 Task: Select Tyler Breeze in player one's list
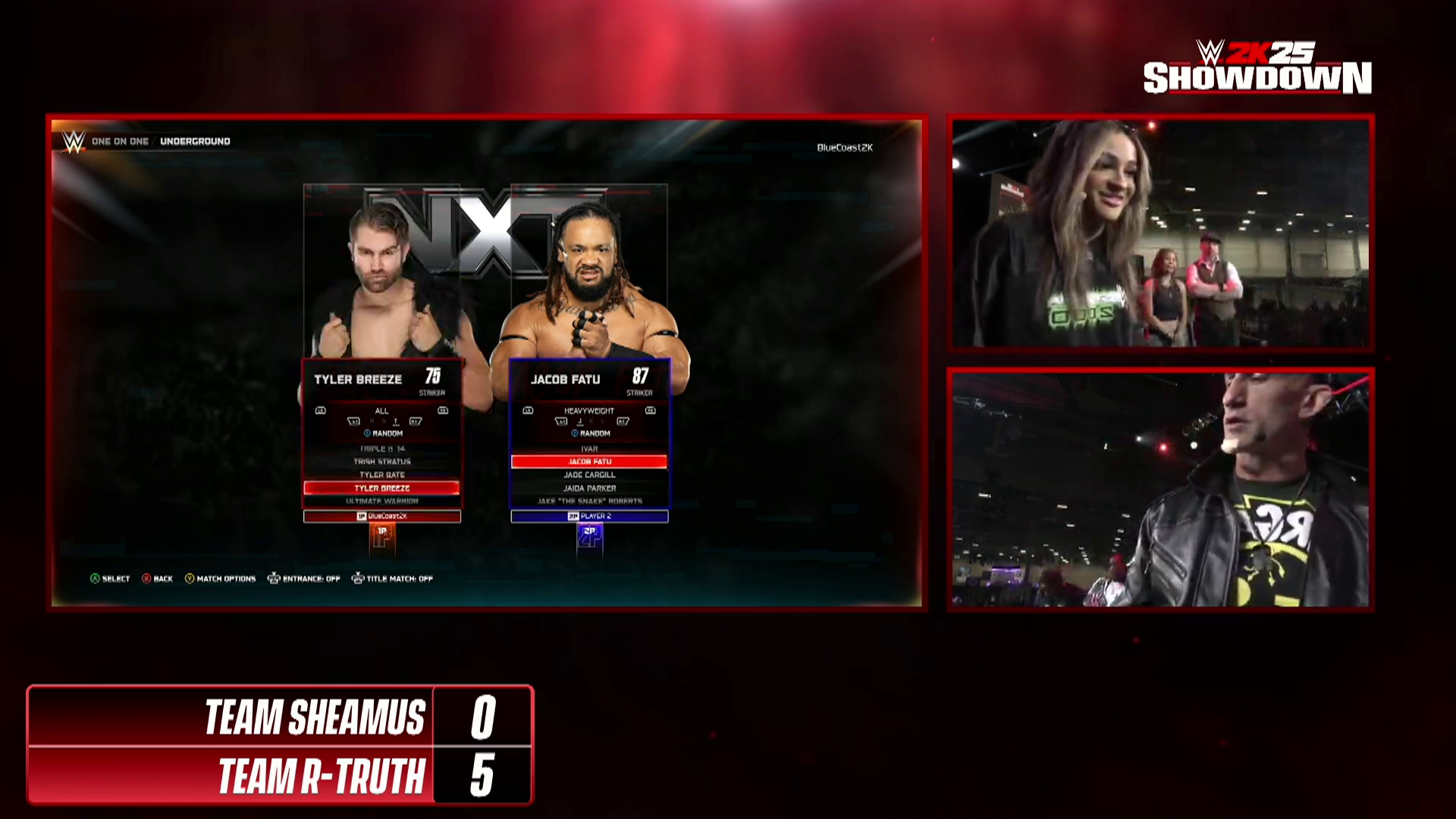pos(382,488)
